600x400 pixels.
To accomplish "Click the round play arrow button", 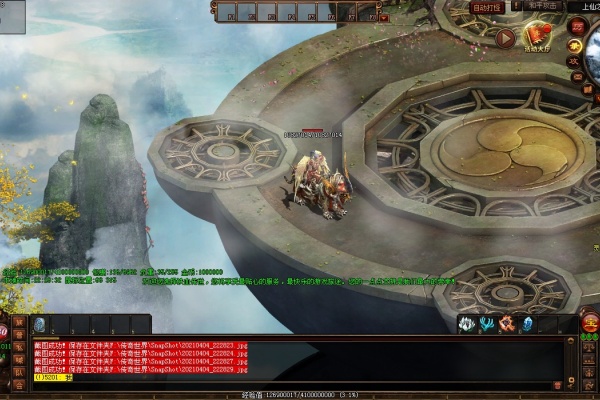I will (506, 39).
